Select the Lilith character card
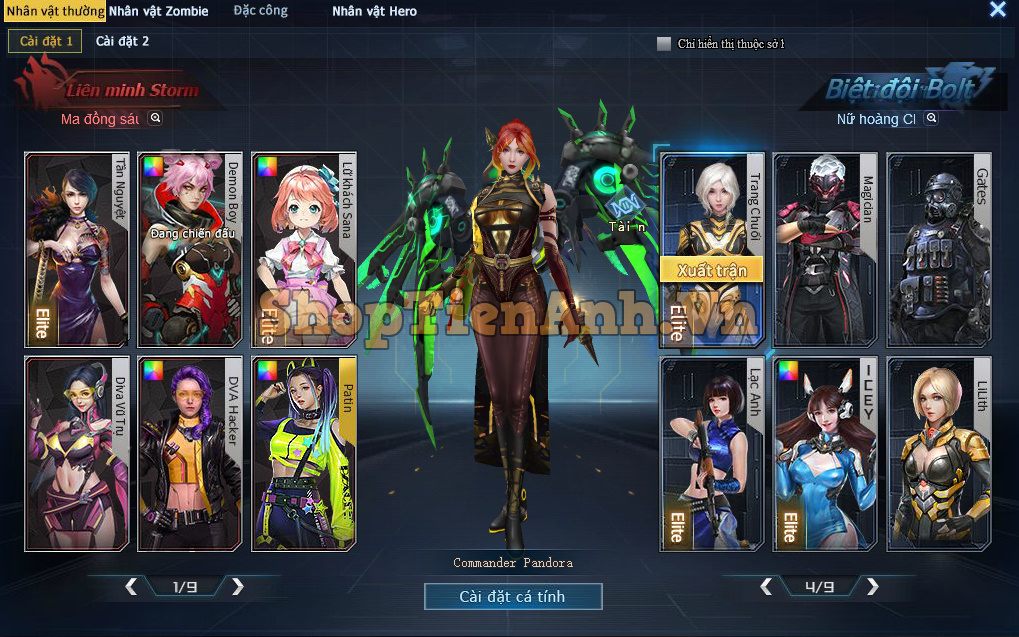1019x637 pixels. click(x=939, y=454)
